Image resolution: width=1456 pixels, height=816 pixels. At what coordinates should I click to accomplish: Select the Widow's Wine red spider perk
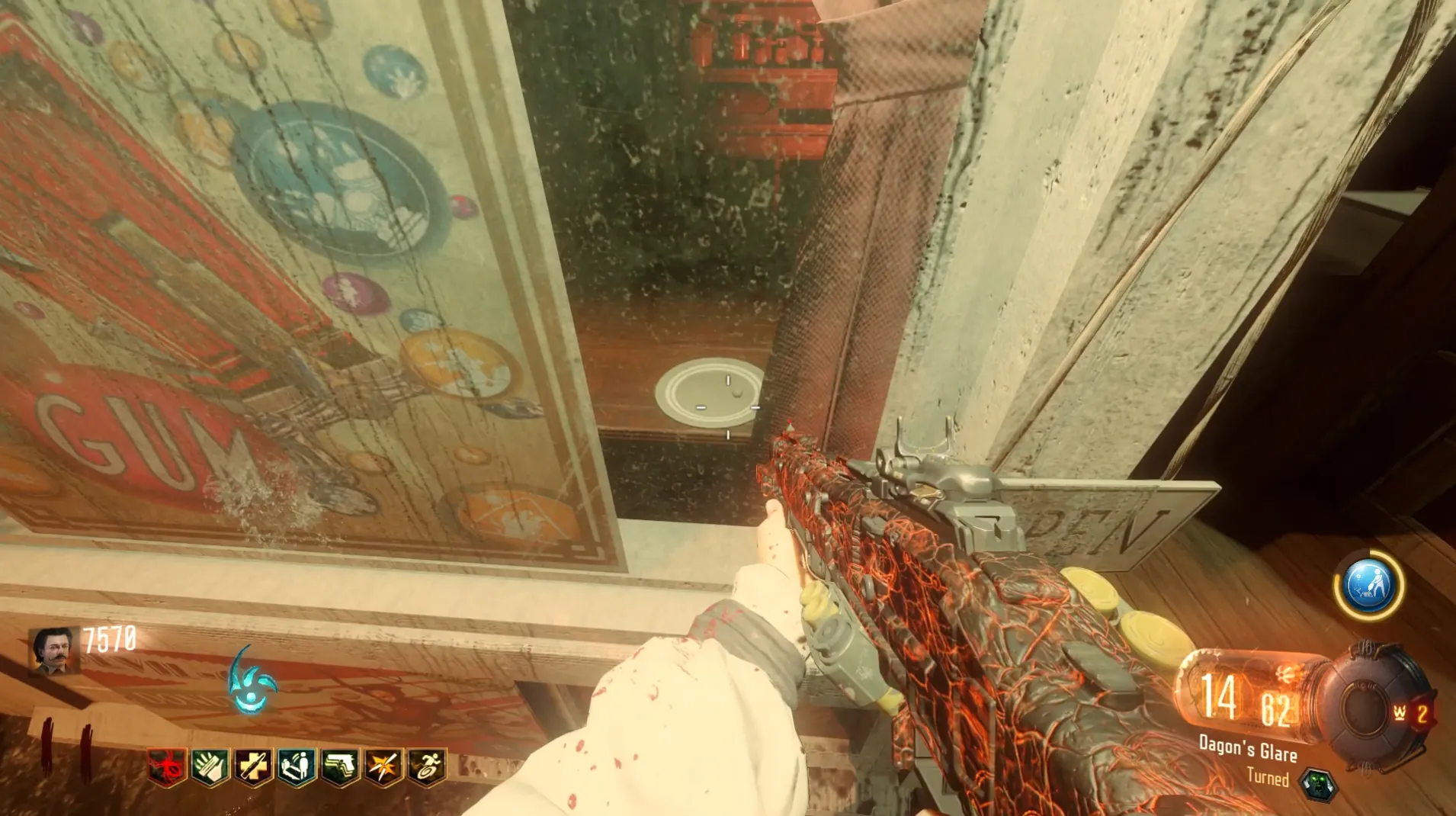coord(167,766)
